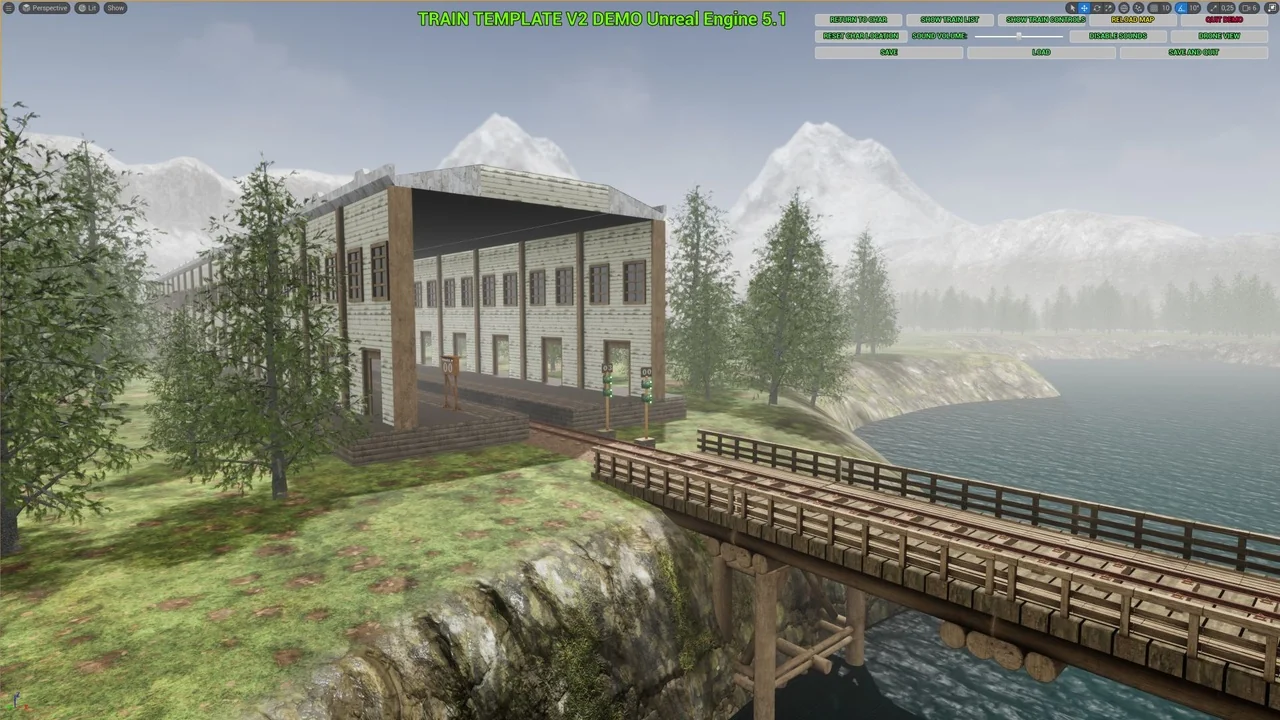Open the camera speed setting

click(x=1251, y=8)
